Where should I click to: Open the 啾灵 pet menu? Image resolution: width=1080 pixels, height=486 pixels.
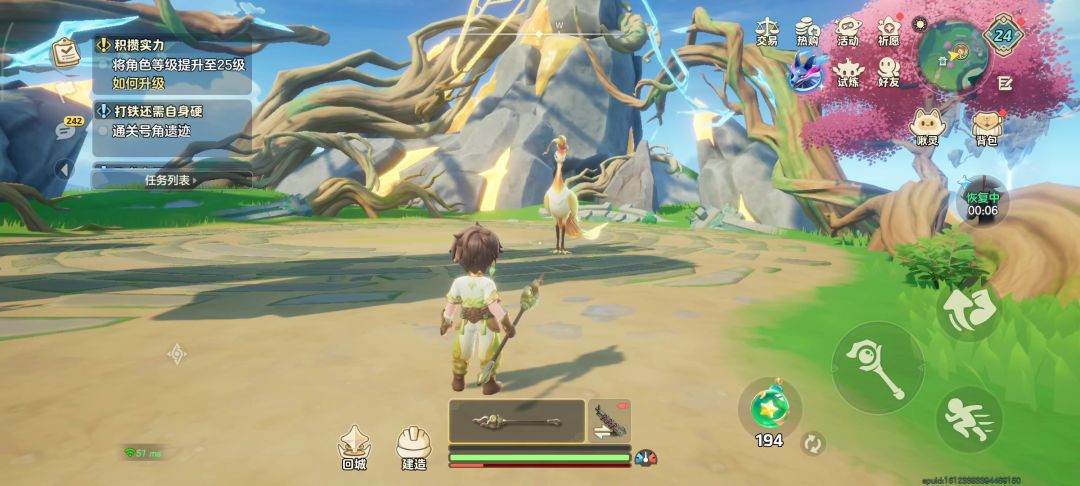(x=927, y=128)
